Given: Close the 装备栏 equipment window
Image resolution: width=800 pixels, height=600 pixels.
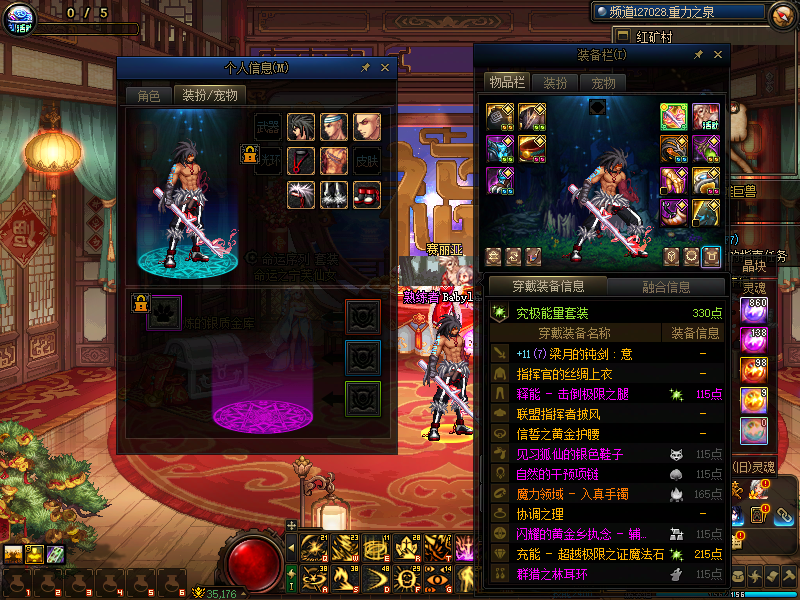Looking at the screenshot, I should tap(717, 54).
